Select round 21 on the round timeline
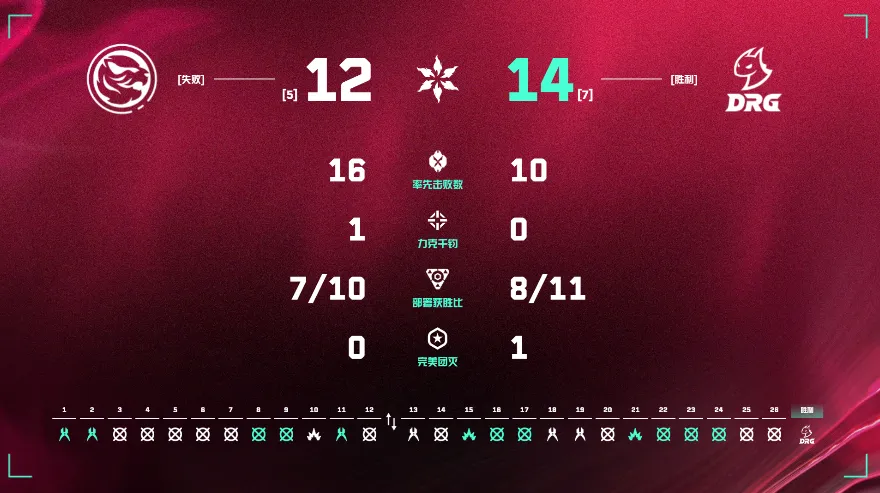The image size is (880, 493). pos(635,434)
